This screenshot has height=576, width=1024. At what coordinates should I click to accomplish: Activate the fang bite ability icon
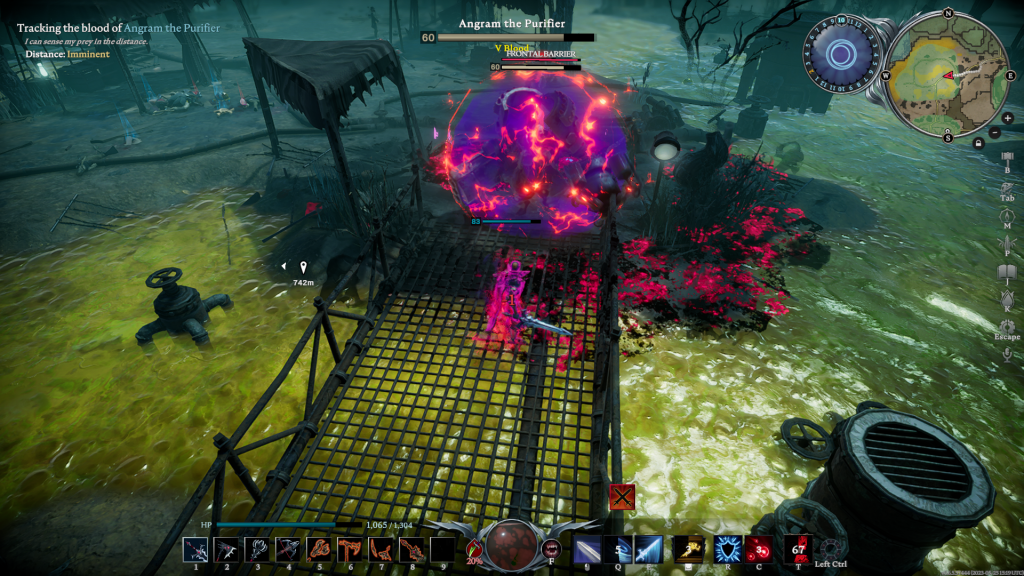[x=551, y=548]
